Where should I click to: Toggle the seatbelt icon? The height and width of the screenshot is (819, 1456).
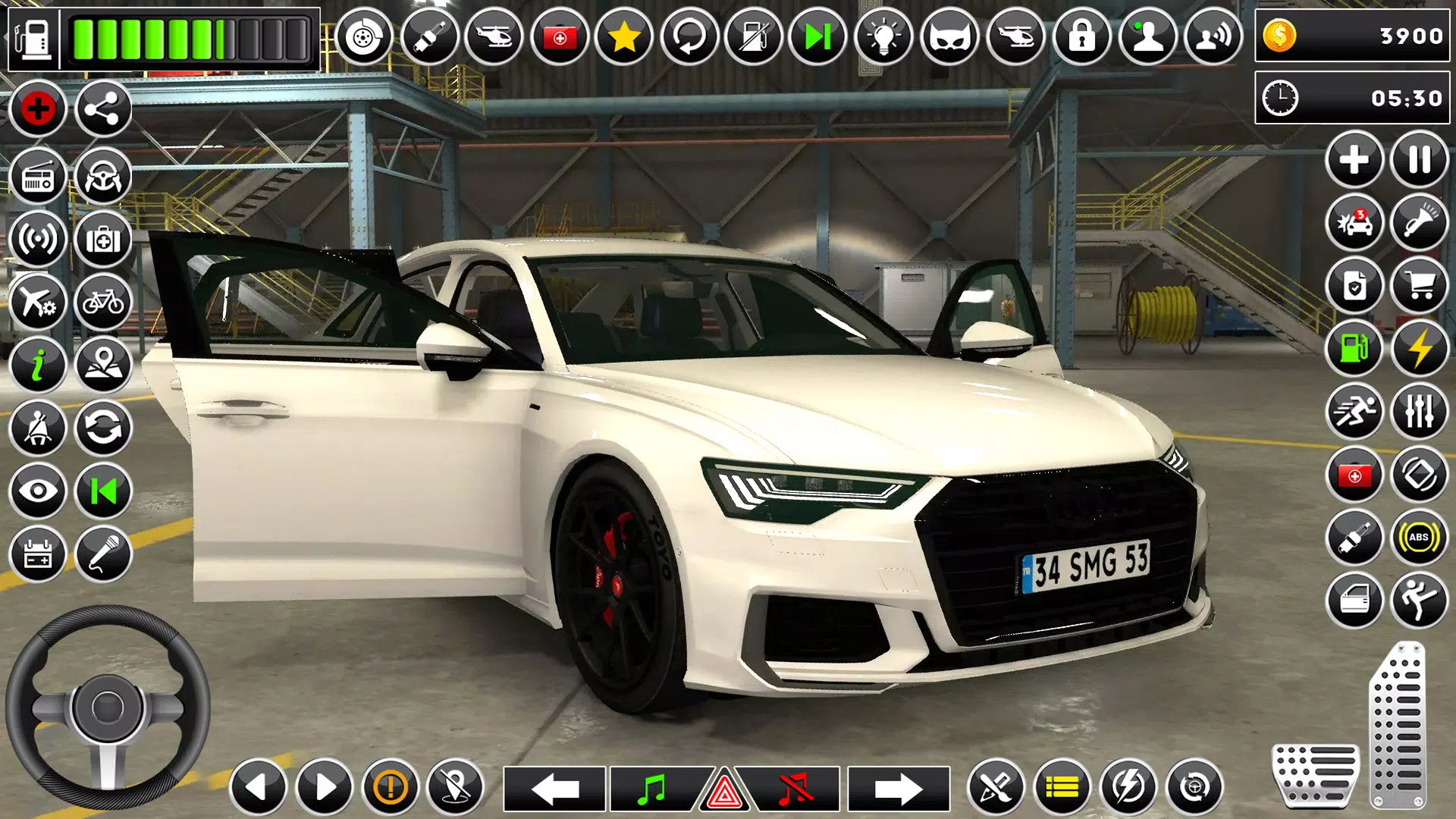[x=37, y=428]
